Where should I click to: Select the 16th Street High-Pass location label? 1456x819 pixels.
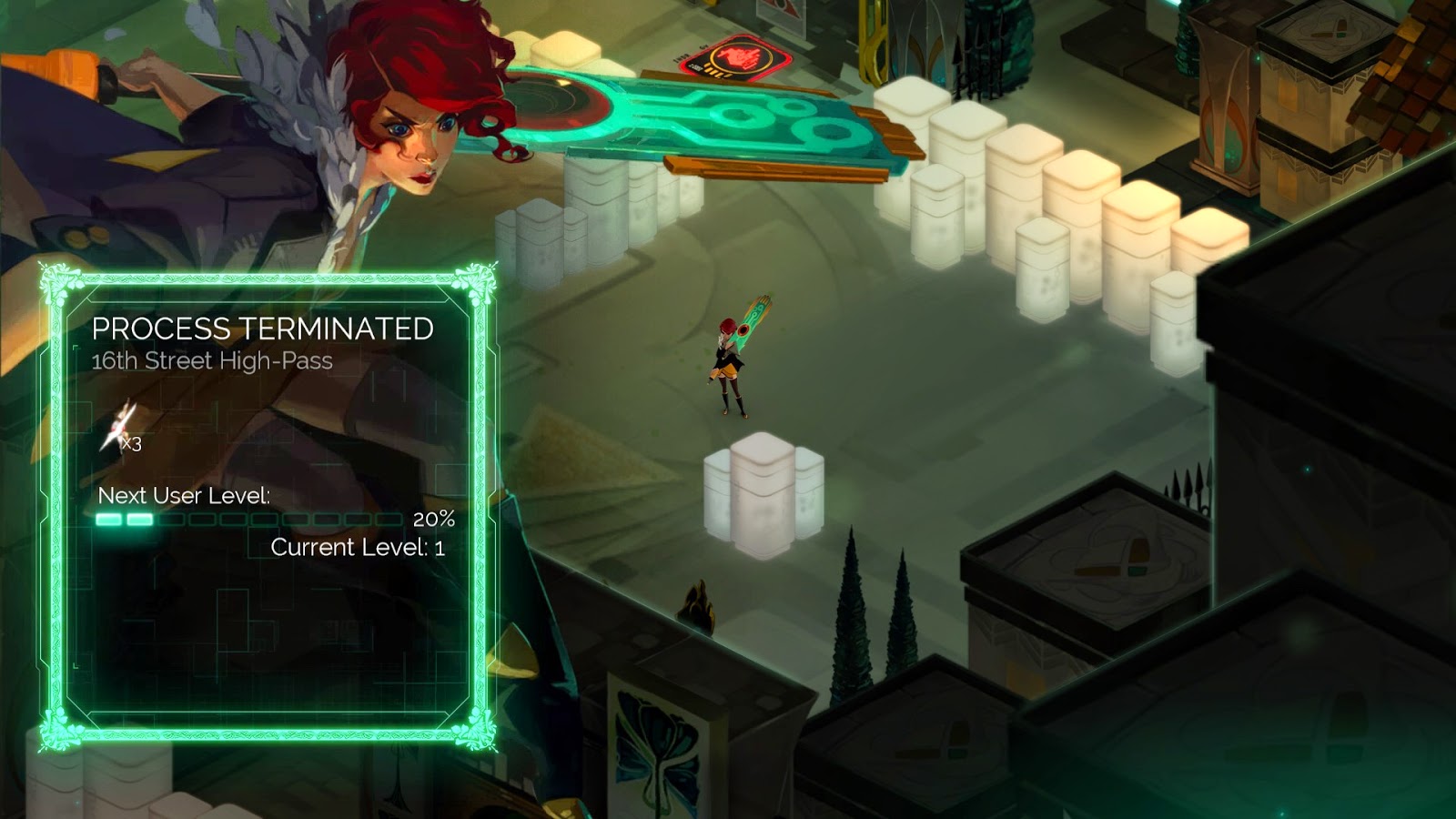[211, 362]
